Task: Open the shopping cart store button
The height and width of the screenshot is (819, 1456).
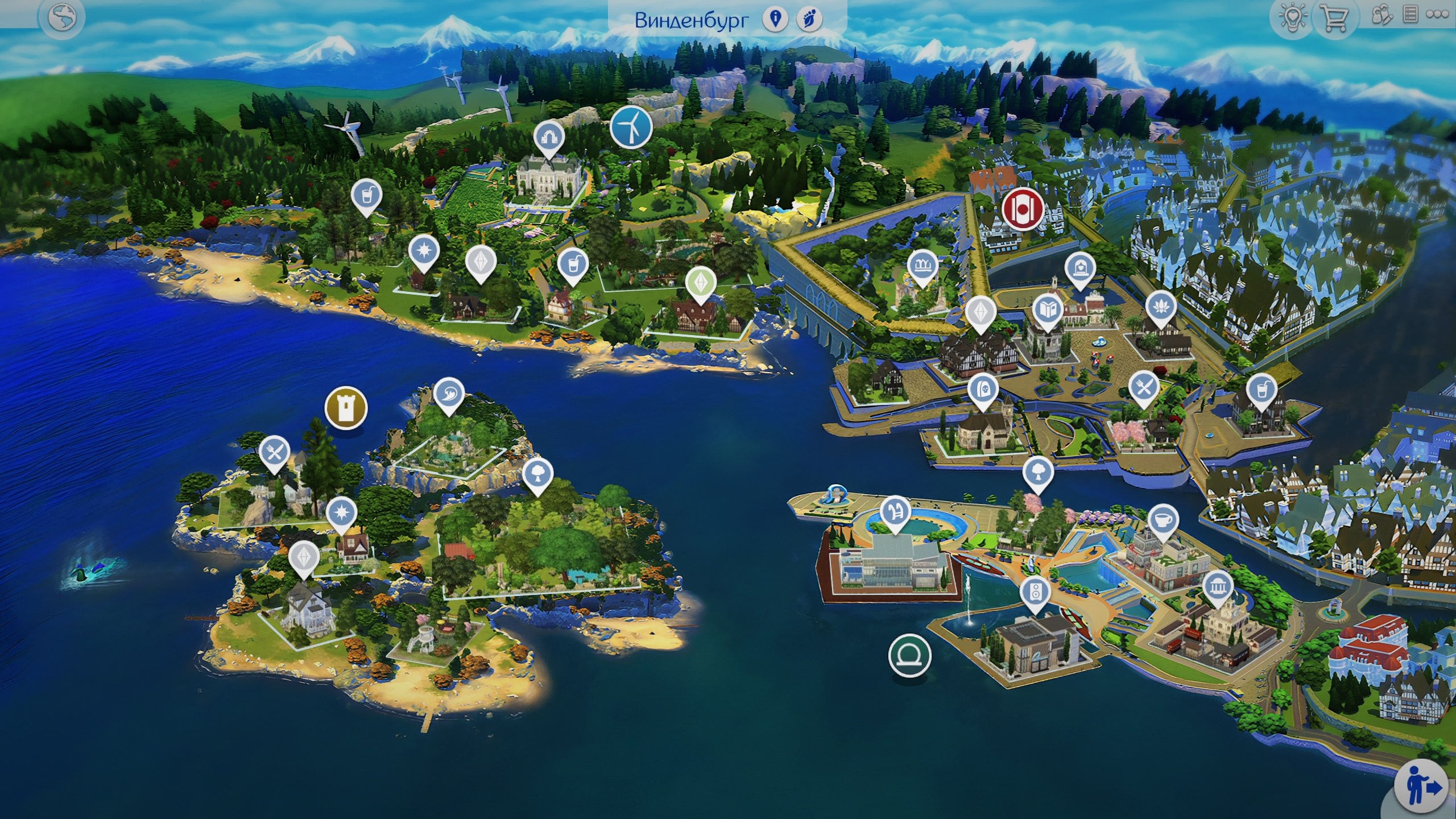Action: 1334,19
